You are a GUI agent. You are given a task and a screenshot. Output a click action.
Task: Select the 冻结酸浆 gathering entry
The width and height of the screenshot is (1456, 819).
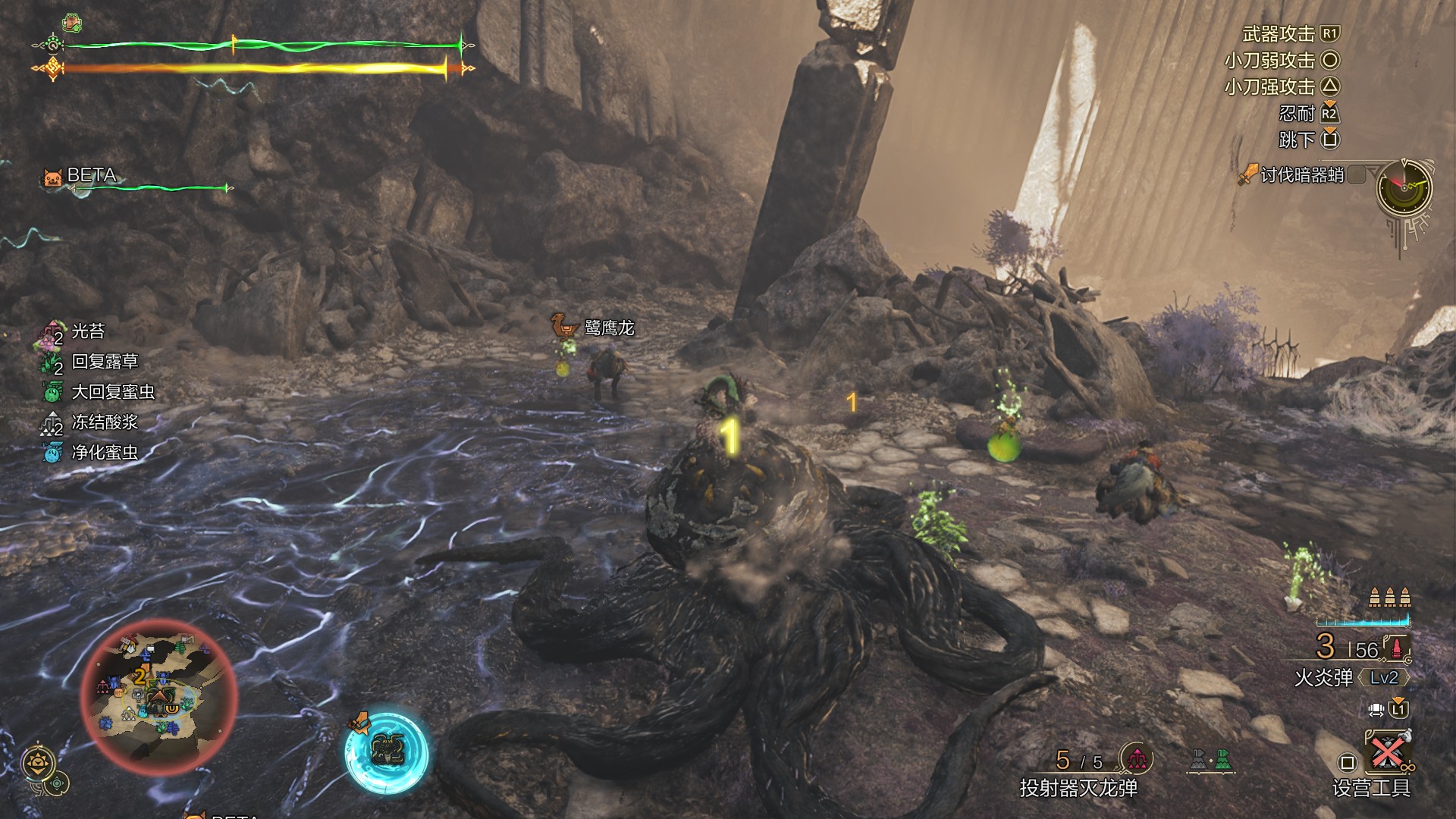click(x=104, y=422)
